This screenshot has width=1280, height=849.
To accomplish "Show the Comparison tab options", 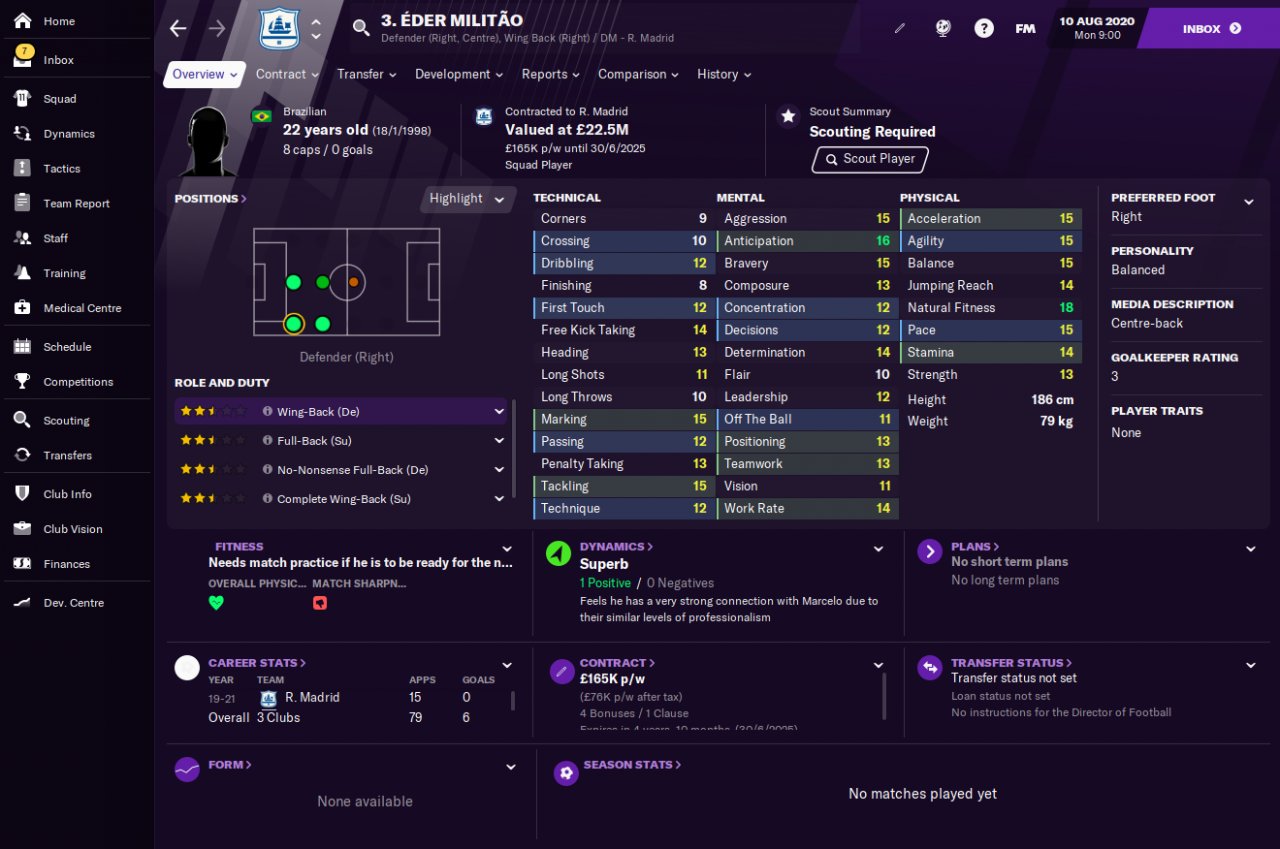I will pos(638,74).
